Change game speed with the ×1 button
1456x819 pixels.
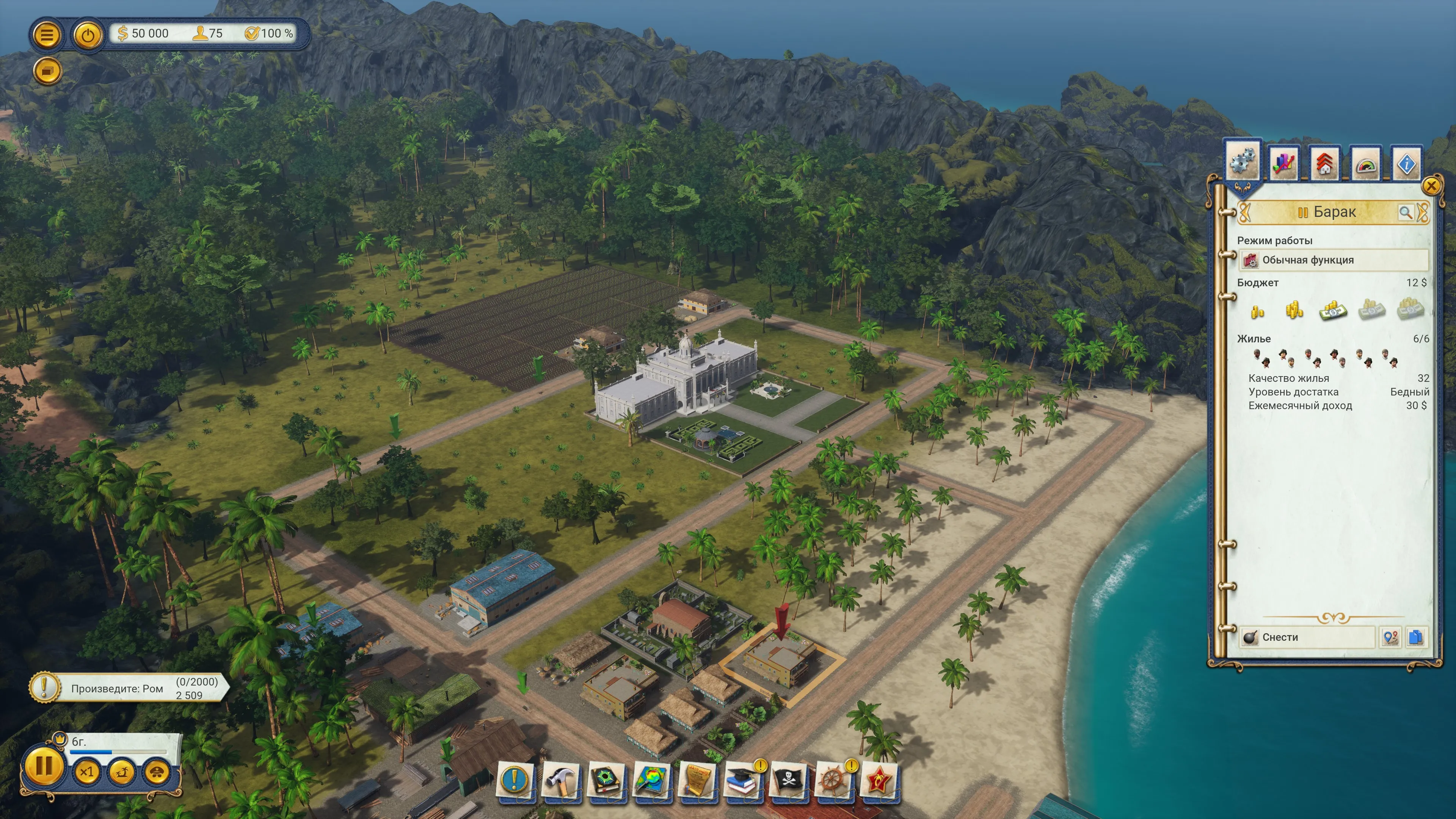(86, 772)
